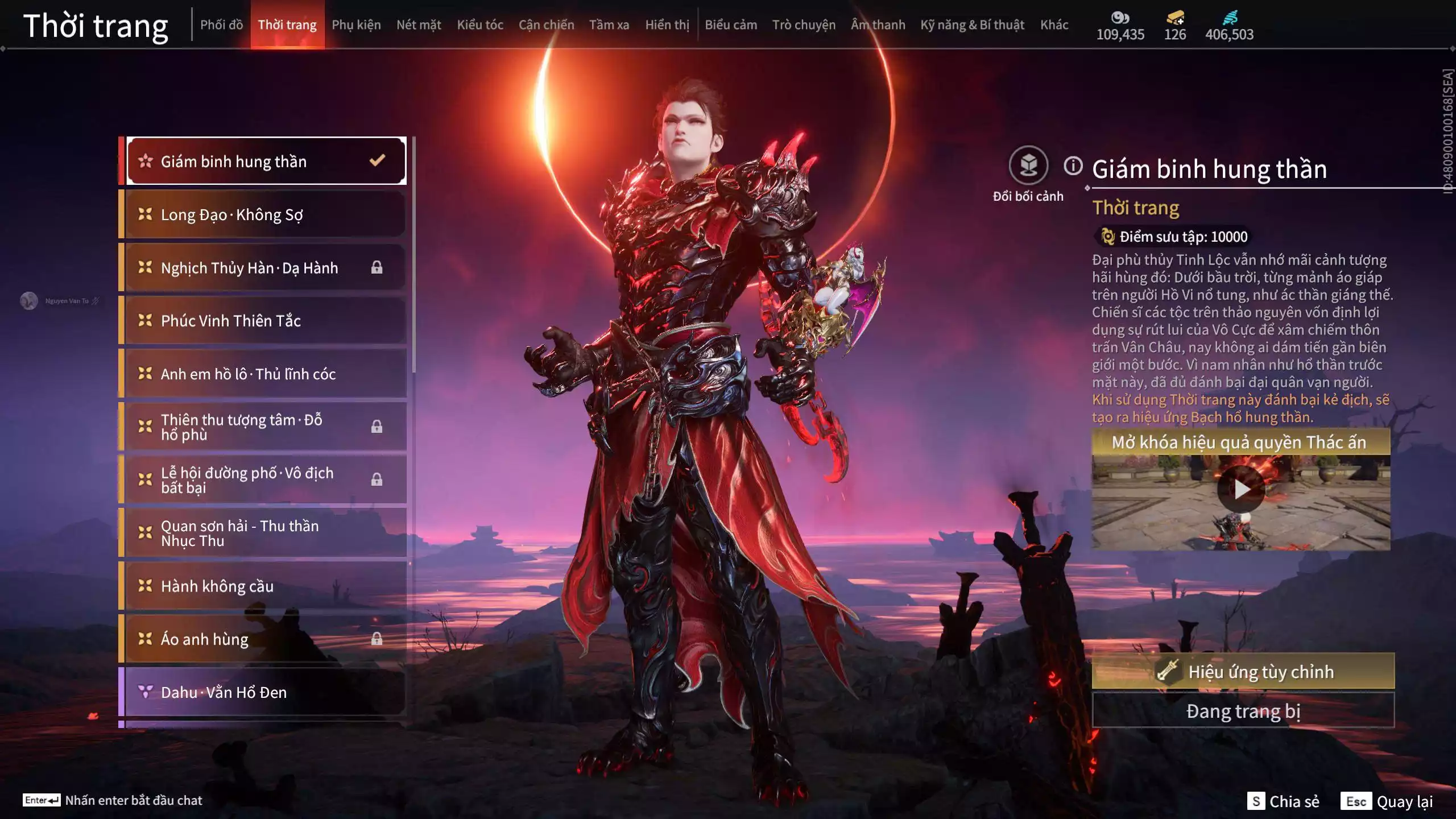Select Anh em hồ lô · Thủ lĩnh cóc

265,374
